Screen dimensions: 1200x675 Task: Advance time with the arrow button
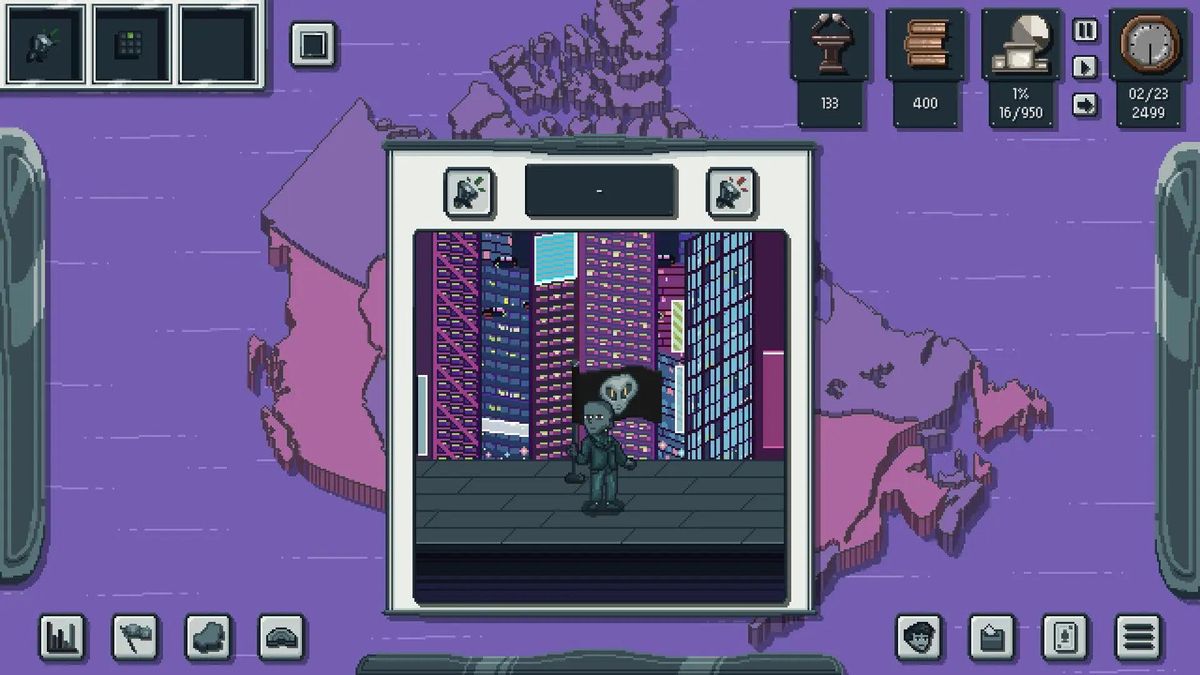[x=1085, y=104]
